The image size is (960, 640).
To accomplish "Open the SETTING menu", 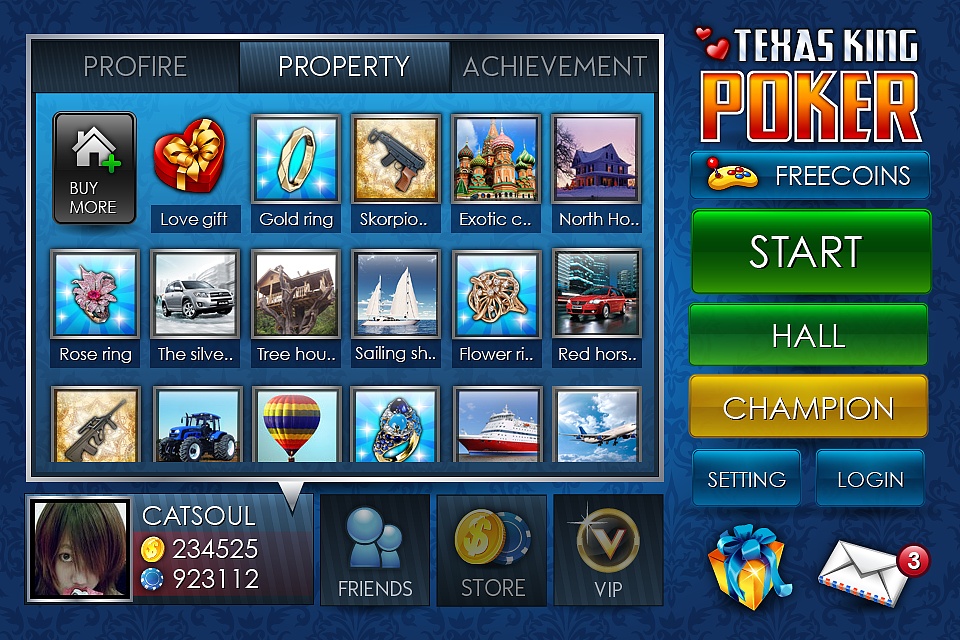I will point(746,479).
